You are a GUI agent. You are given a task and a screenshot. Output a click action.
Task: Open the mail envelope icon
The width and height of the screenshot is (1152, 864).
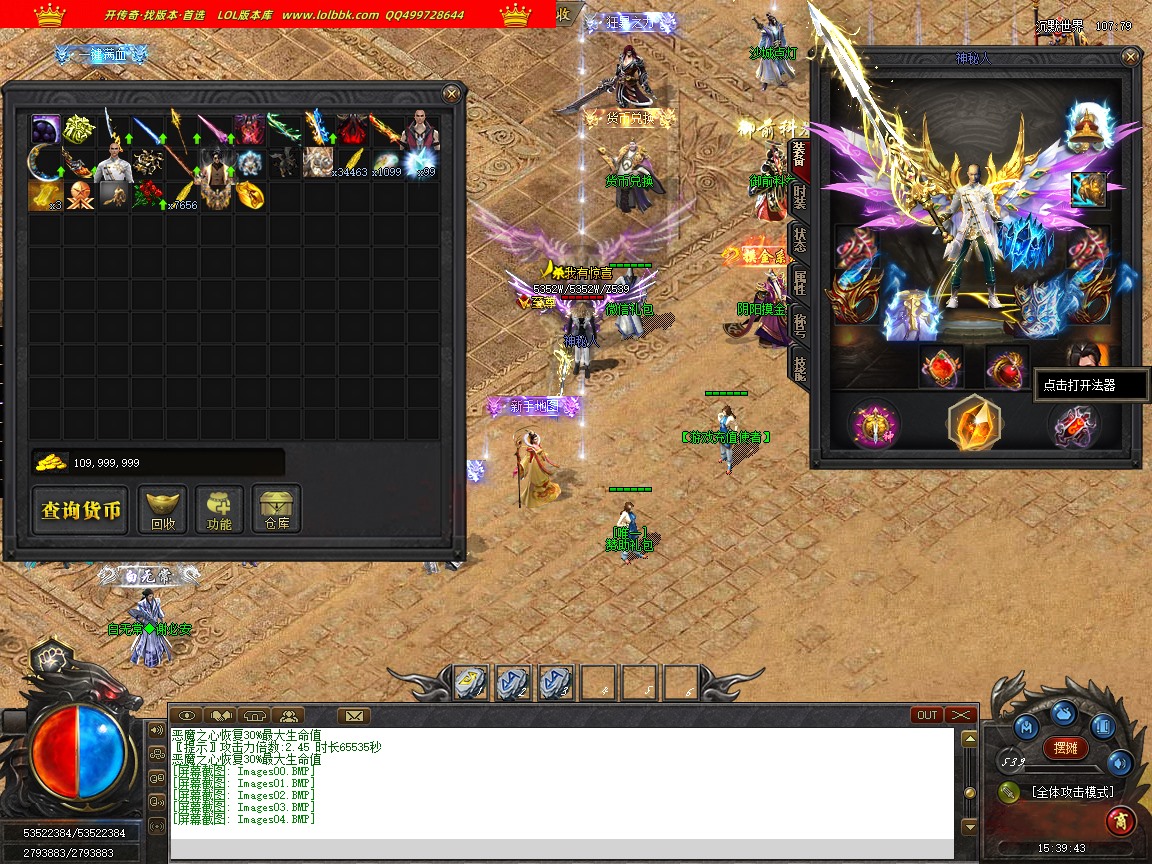pyautogui.click(x=353, y=715)
